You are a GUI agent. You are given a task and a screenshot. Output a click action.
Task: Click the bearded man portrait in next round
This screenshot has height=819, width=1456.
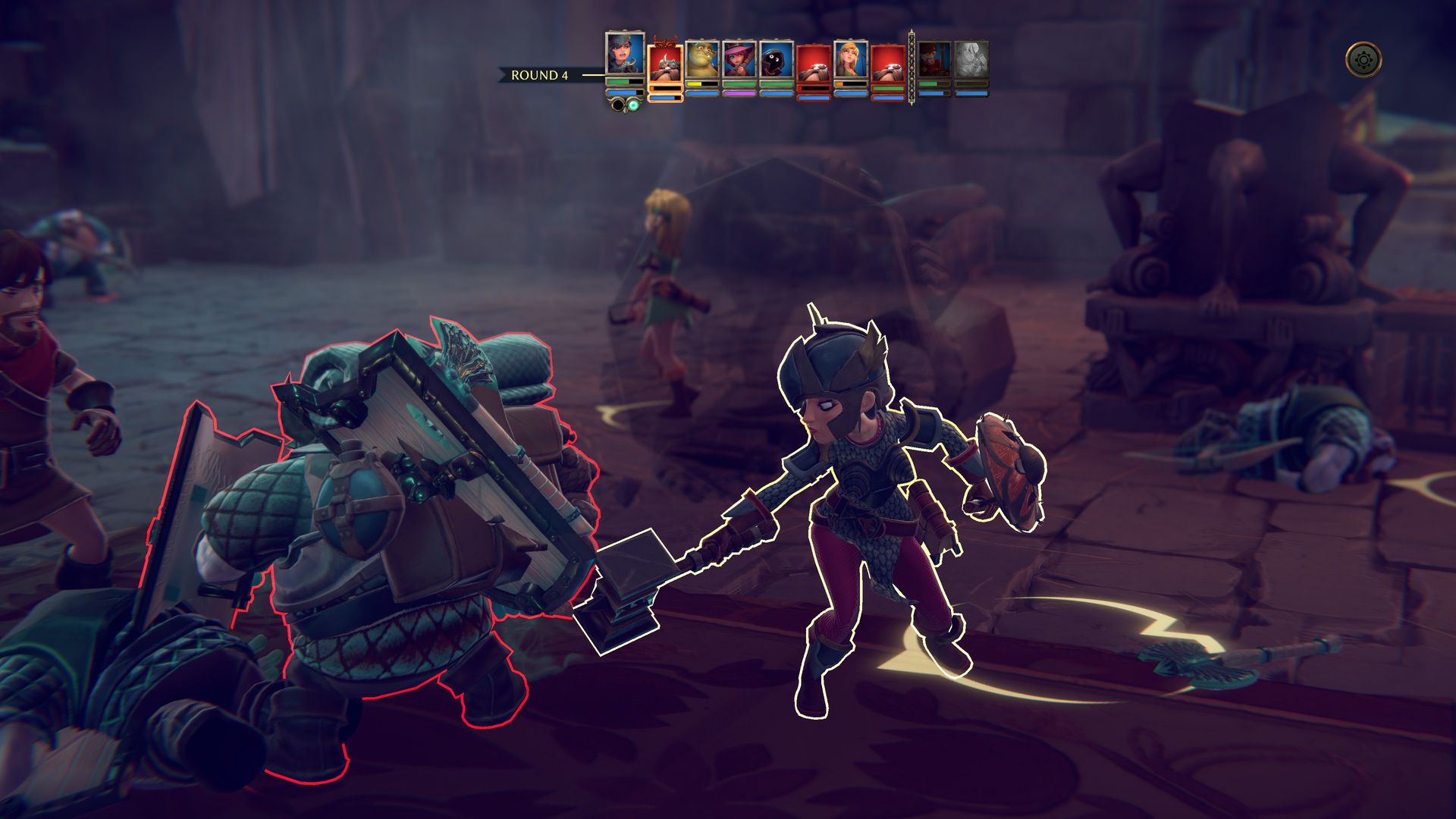point(934,60)
